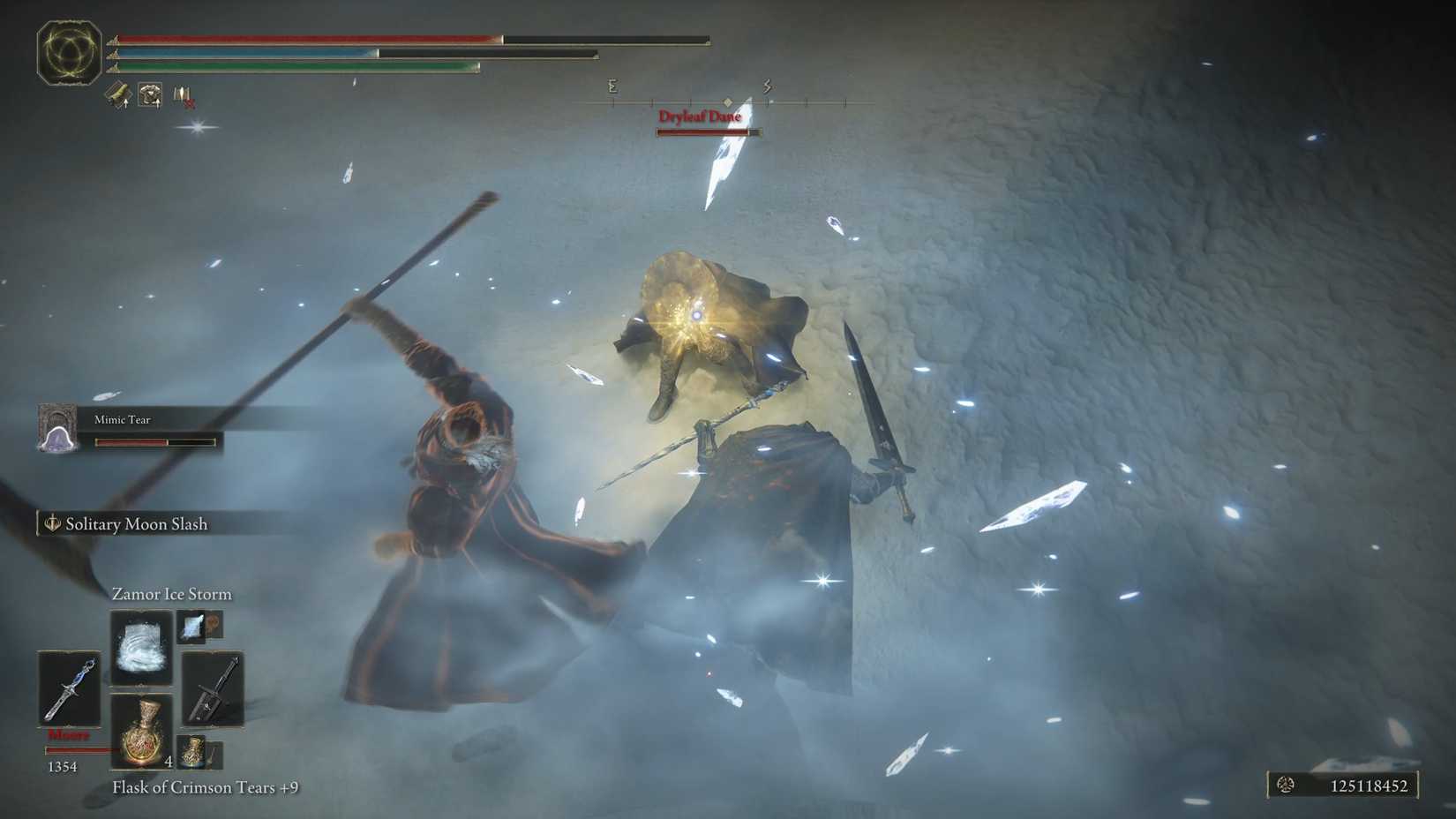
Task: Select the dagger in the left-hand weapon slot
Action: point(70,688)
